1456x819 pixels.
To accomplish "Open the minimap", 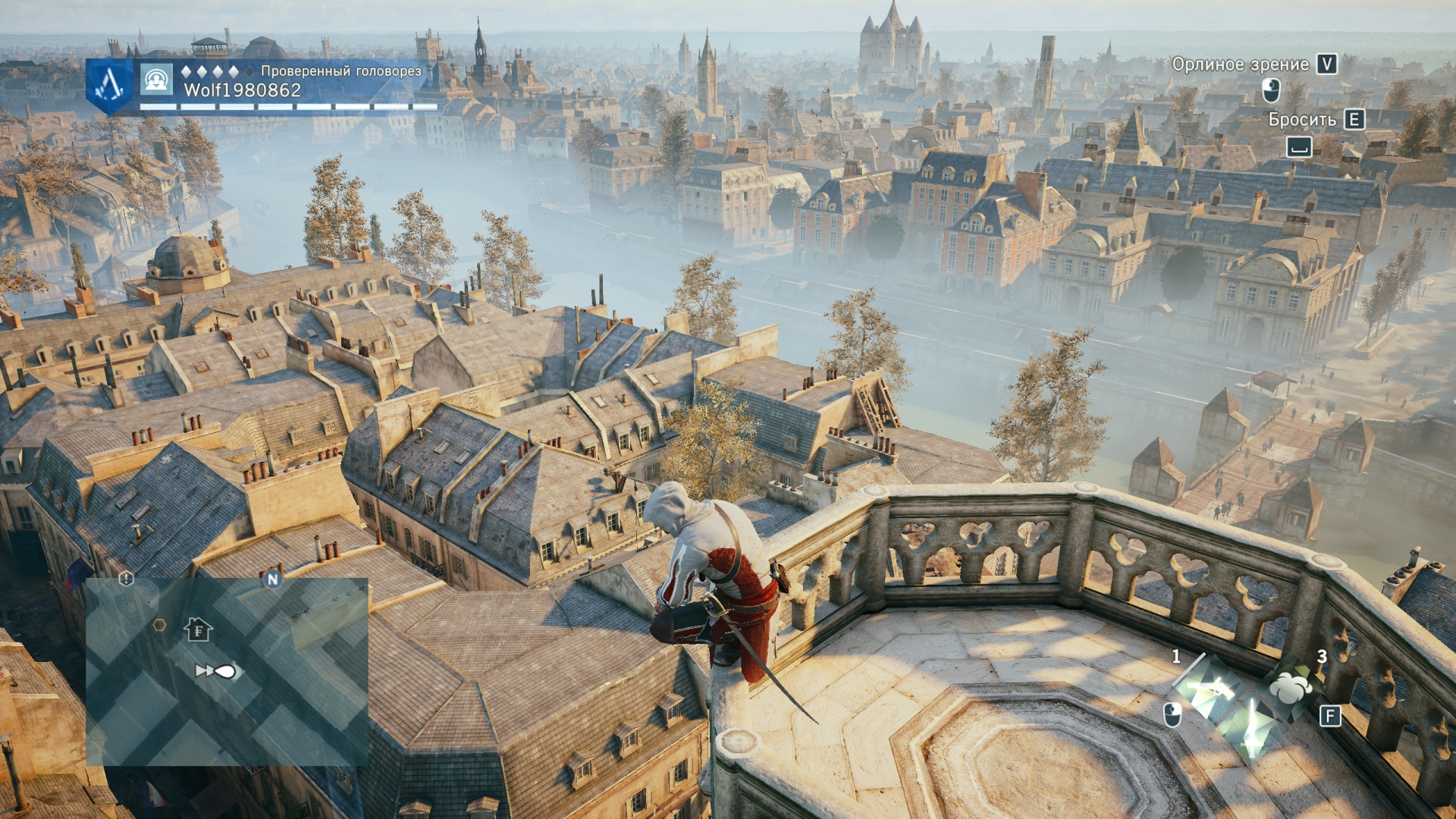I will [x=227, y=672].
